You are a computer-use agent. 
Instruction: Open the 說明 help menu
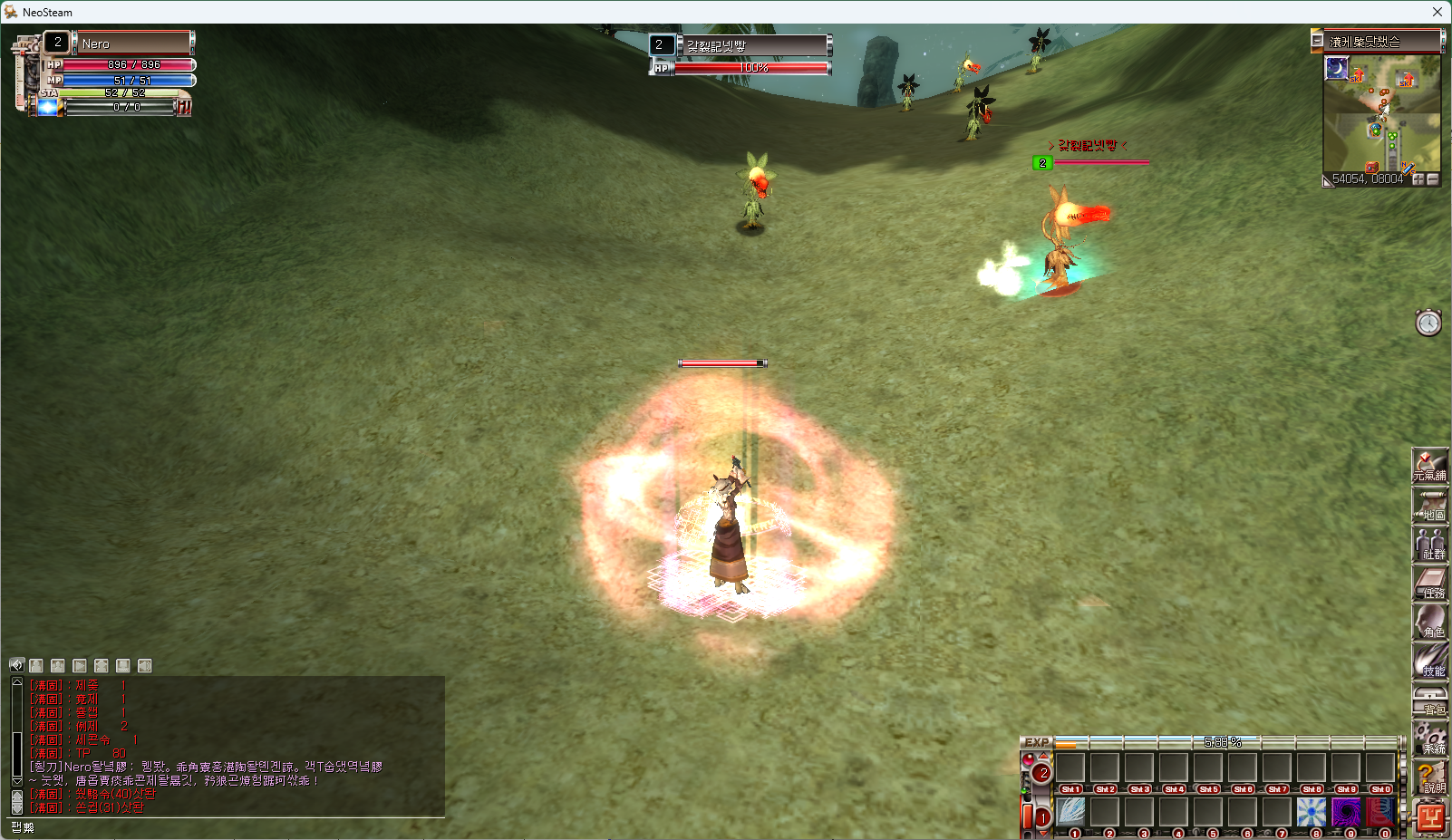[x=1429, y=778]
